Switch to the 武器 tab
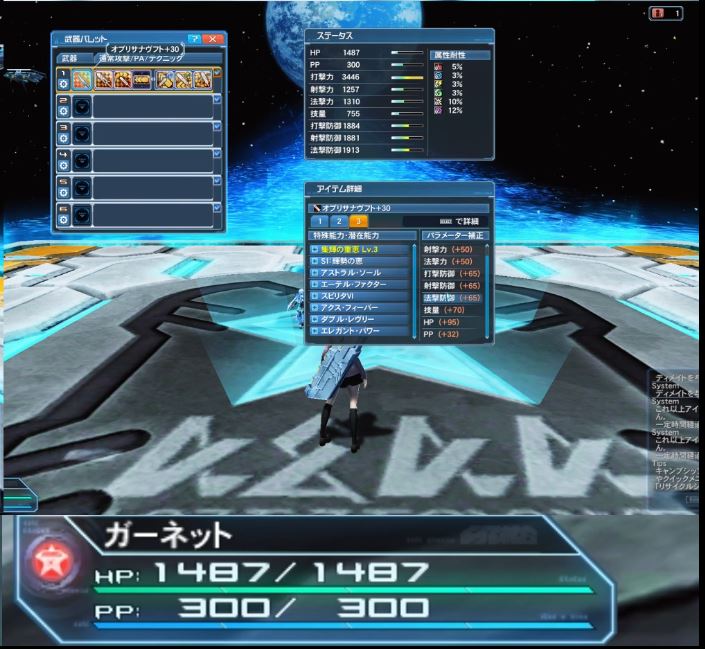The width and height of the screenshot is (705, 649). (69, 58)
